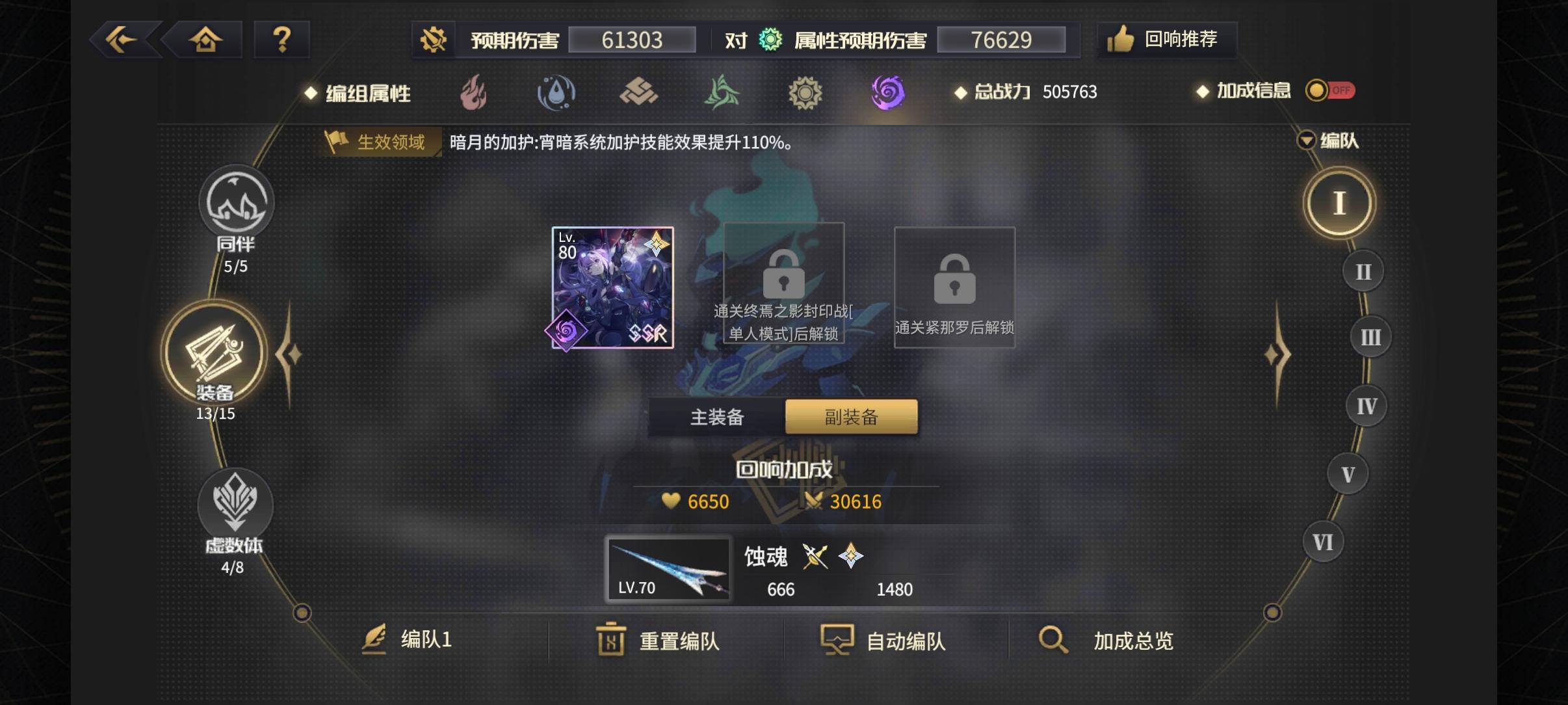The height and width of the screenshot is (705, 1568).
Task: Toggle the 加成信息 OFF switch
Action: (x=1330, y=90)
